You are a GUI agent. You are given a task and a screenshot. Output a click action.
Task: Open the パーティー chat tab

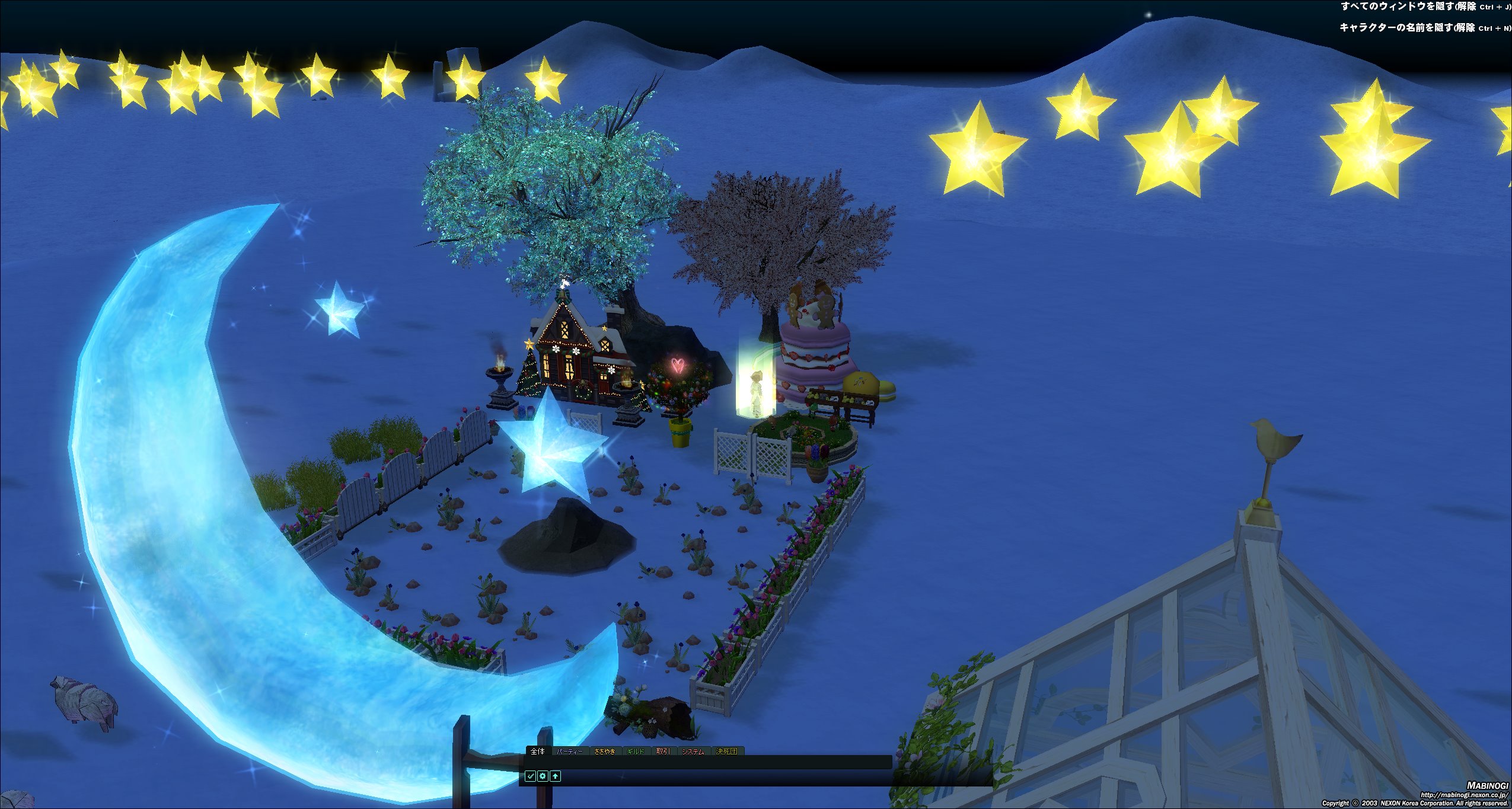569,752
